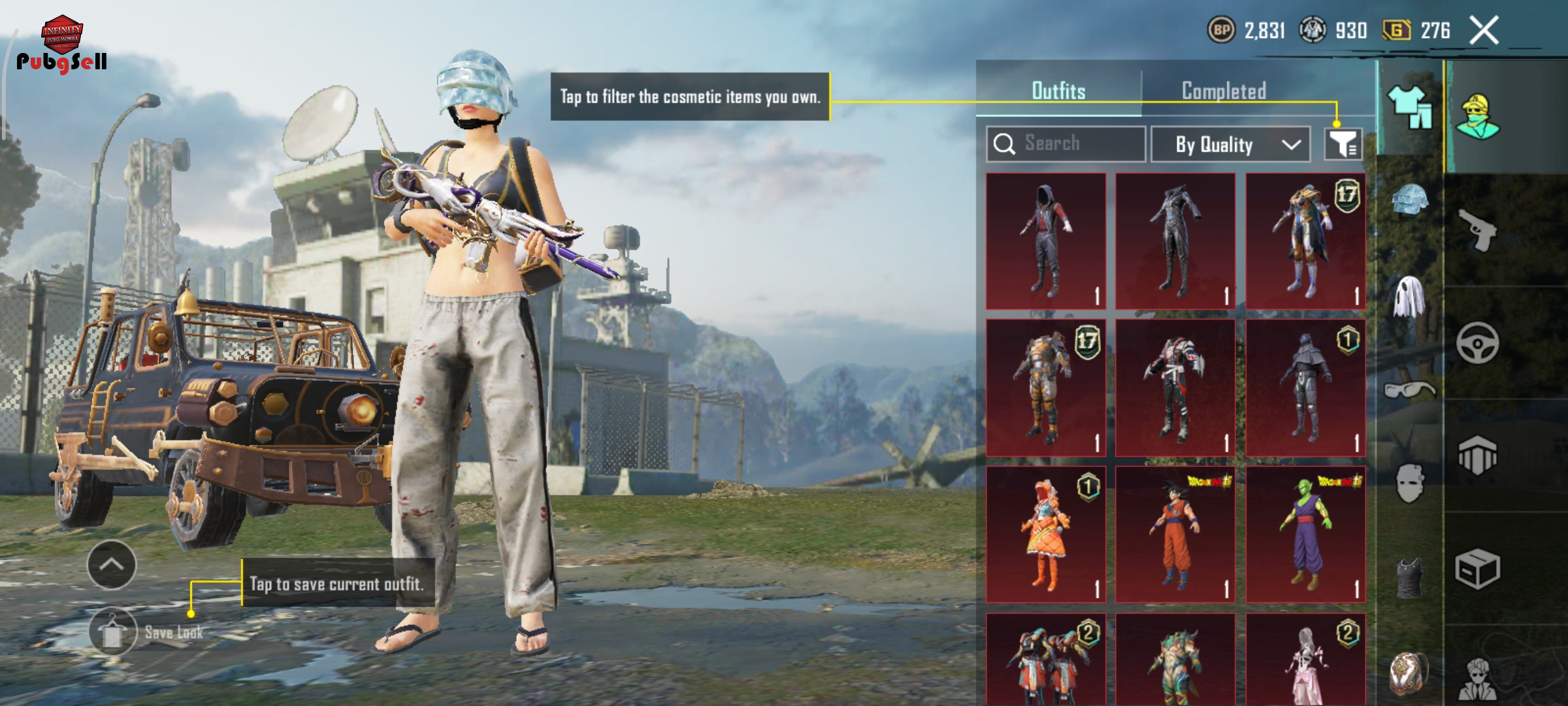Open the vehicle skins section
The width and height of the screenshot is (1568, 706).
click(1478, 343)
